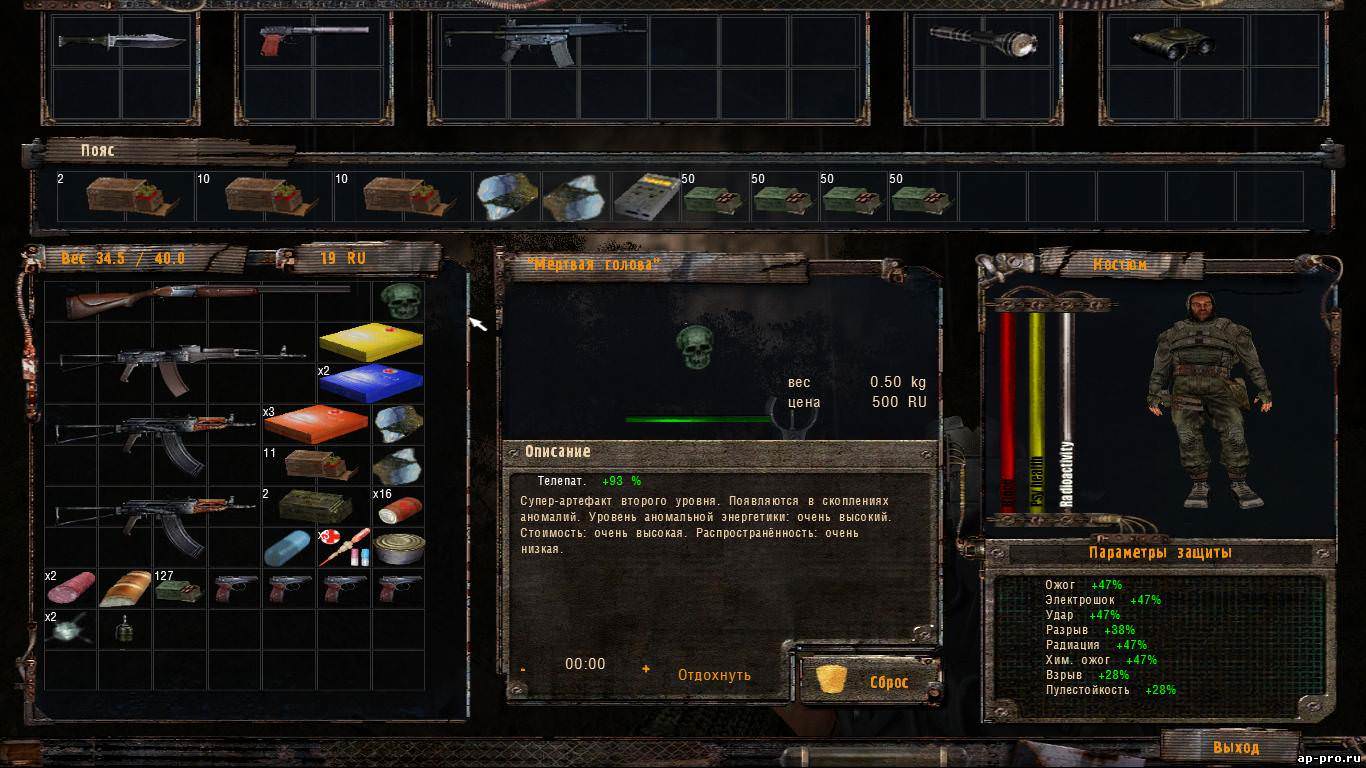1366x768 pixels.
Task: Select the blue medkit stack
Action: (x=370, y=383)
